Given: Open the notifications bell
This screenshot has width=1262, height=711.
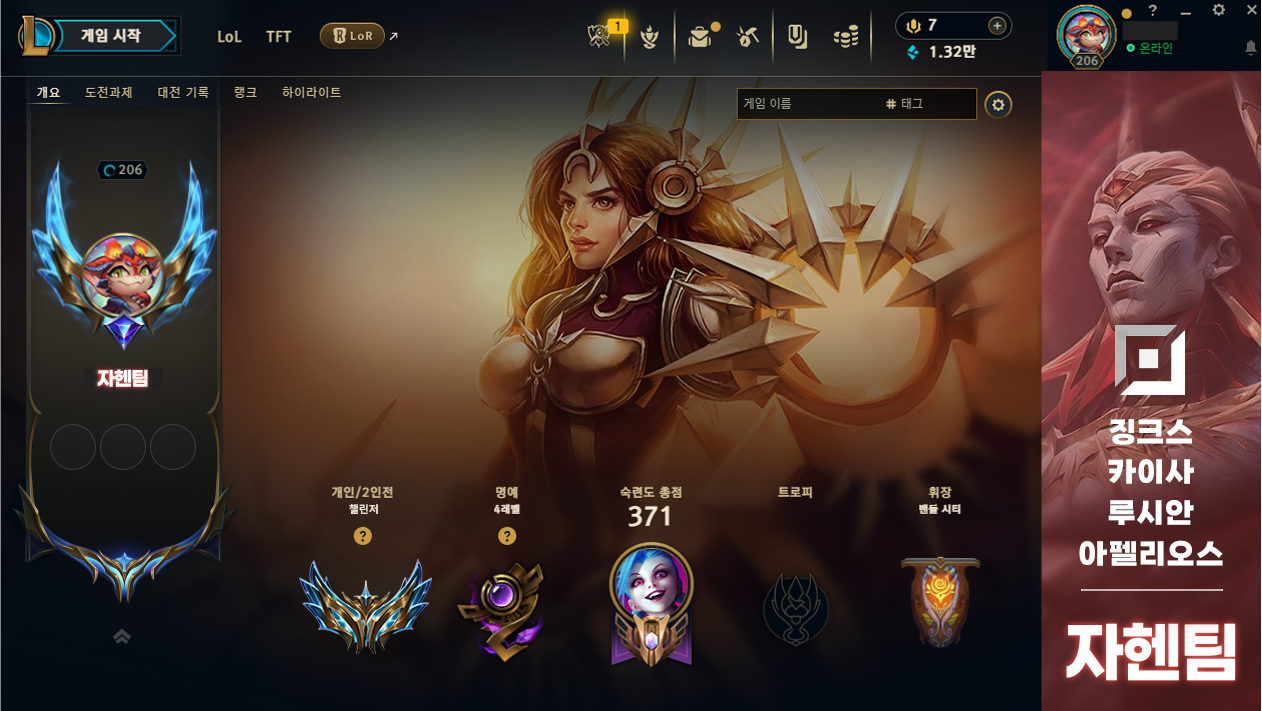Looking at the screenshot, I should (1250, 48).
